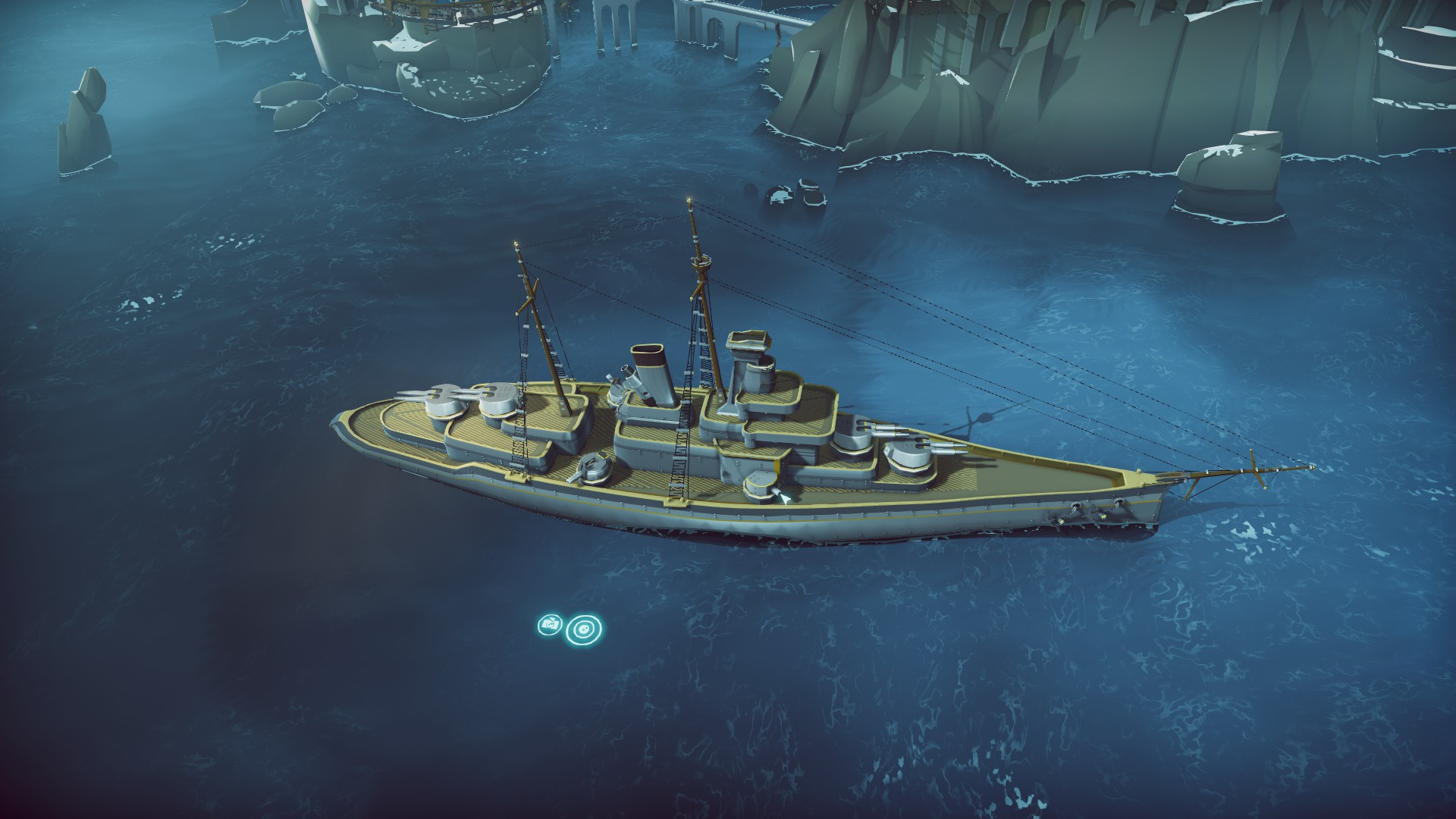Image resolution: width=1456 pixels, height=819 pixels.
Task: Select the large glowing double-ring marker
Action: click(x=585, y=629)
